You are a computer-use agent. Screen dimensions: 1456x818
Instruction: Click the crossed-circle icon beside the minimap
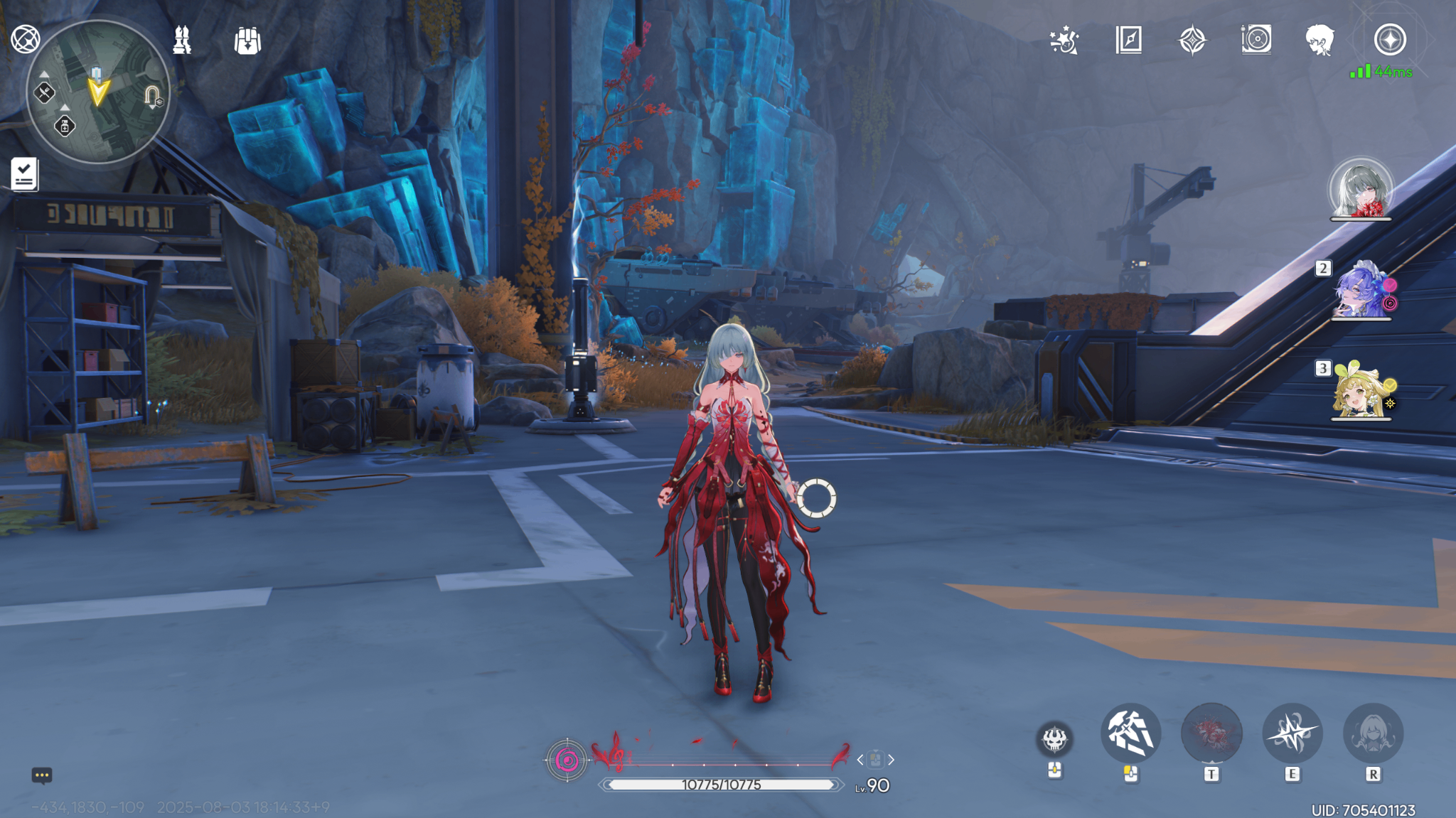pos(26,39)
